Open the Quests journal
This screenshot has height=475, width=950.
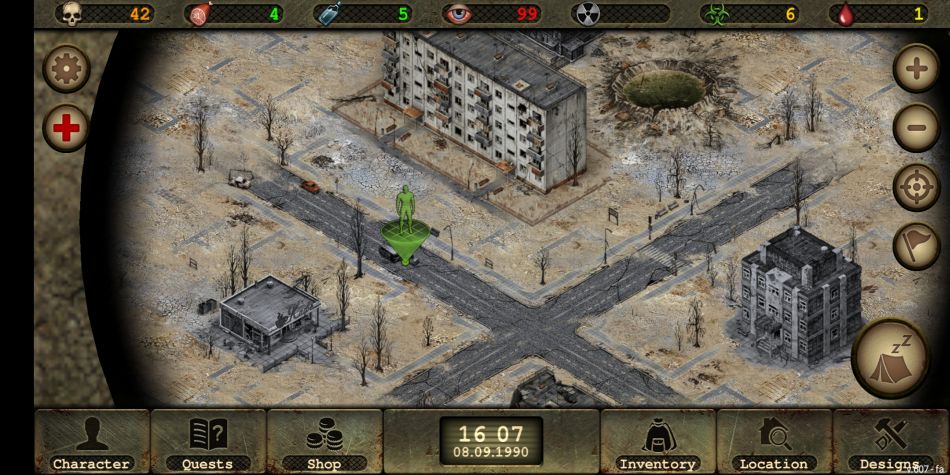click(208, 441)
